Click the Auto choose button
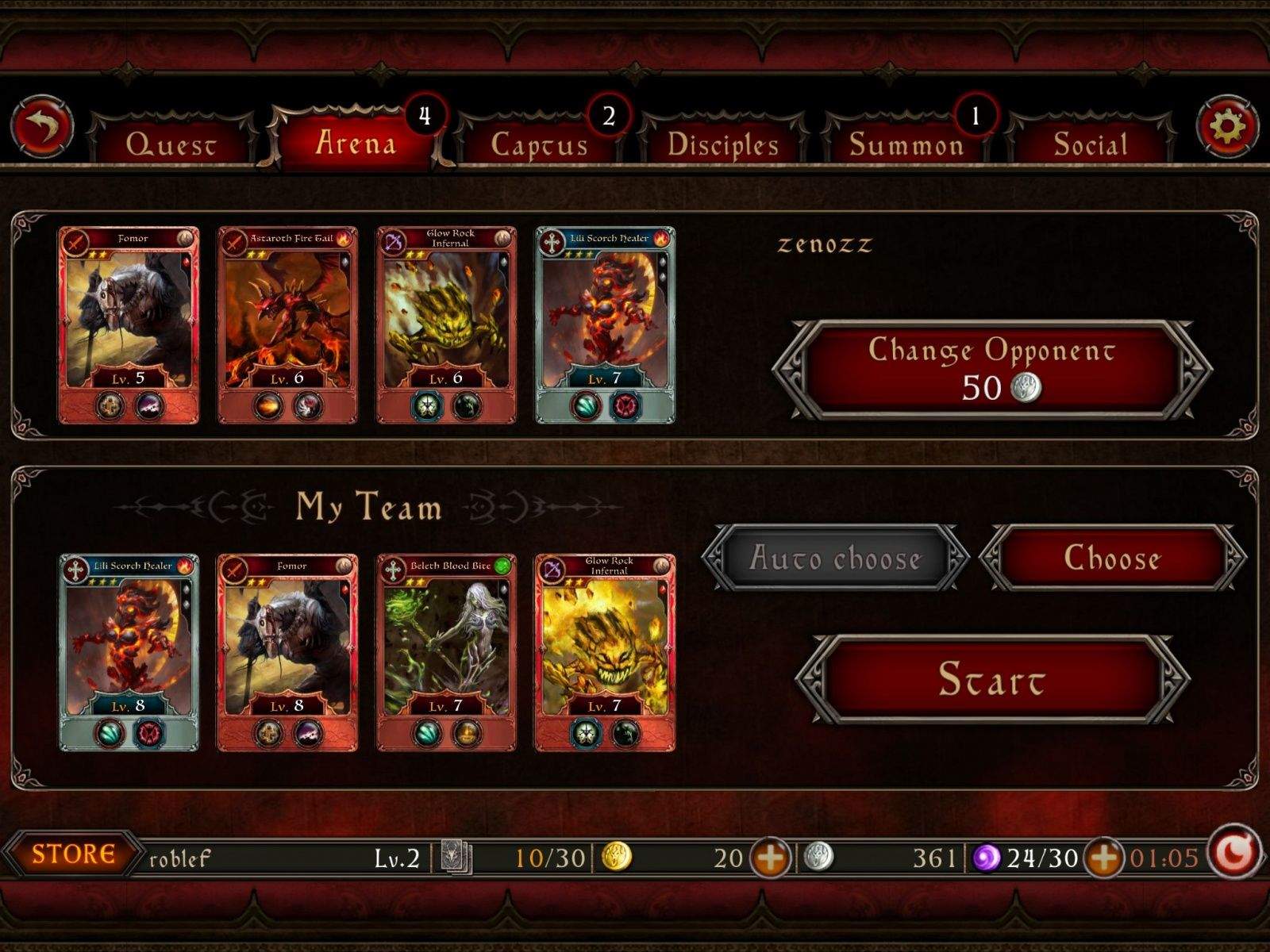Viewport: 1270px width, 952px height. click(835, 559)
